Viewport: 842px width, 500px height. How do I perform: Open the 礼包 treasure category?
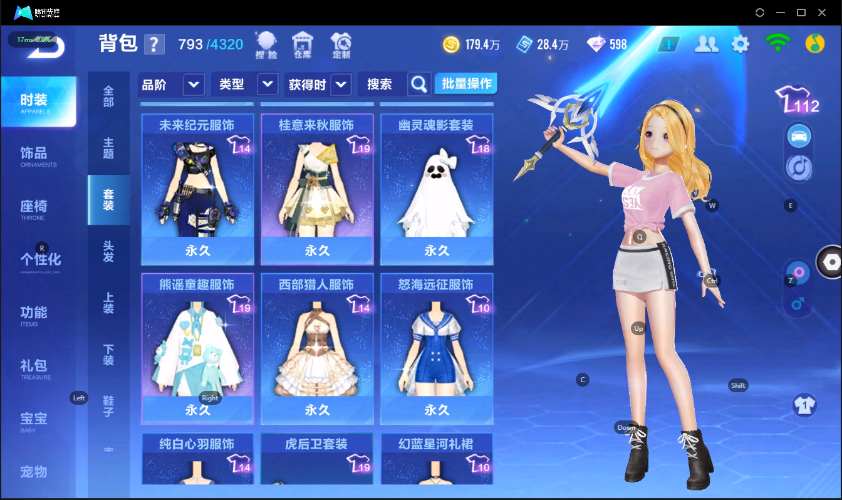tap(34, 366)
